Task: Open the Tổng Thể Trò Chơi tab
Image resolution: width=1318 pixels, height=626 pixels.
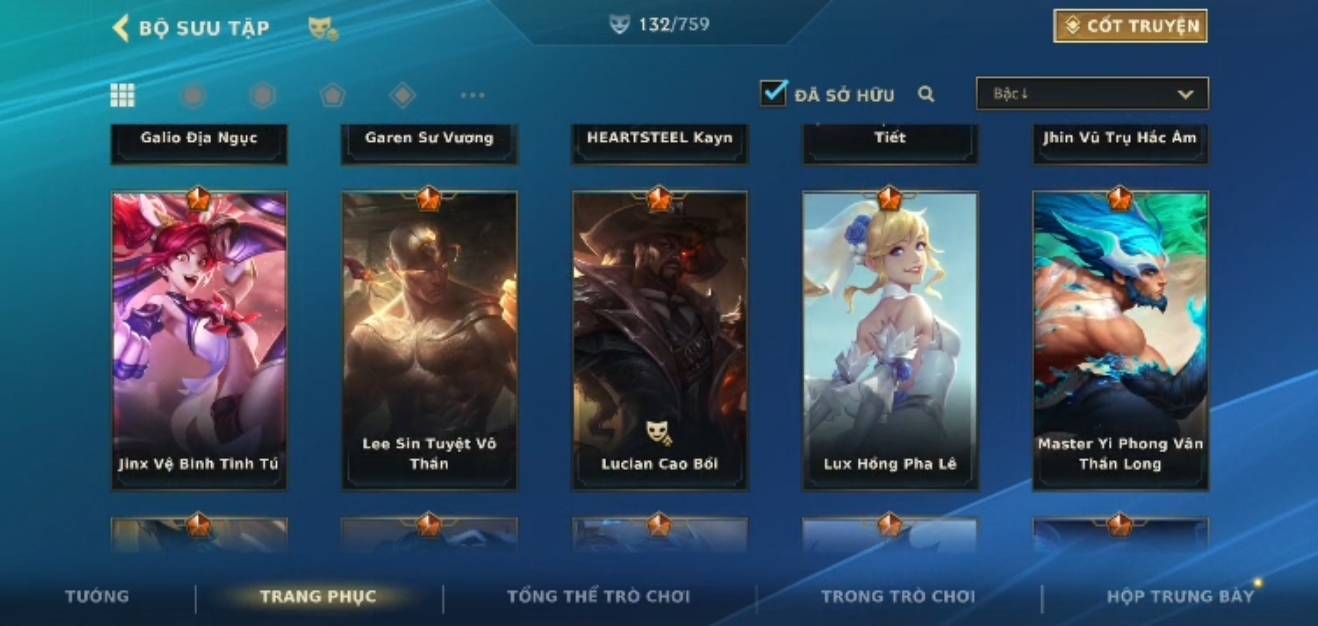Action: [x=598, y=597]
